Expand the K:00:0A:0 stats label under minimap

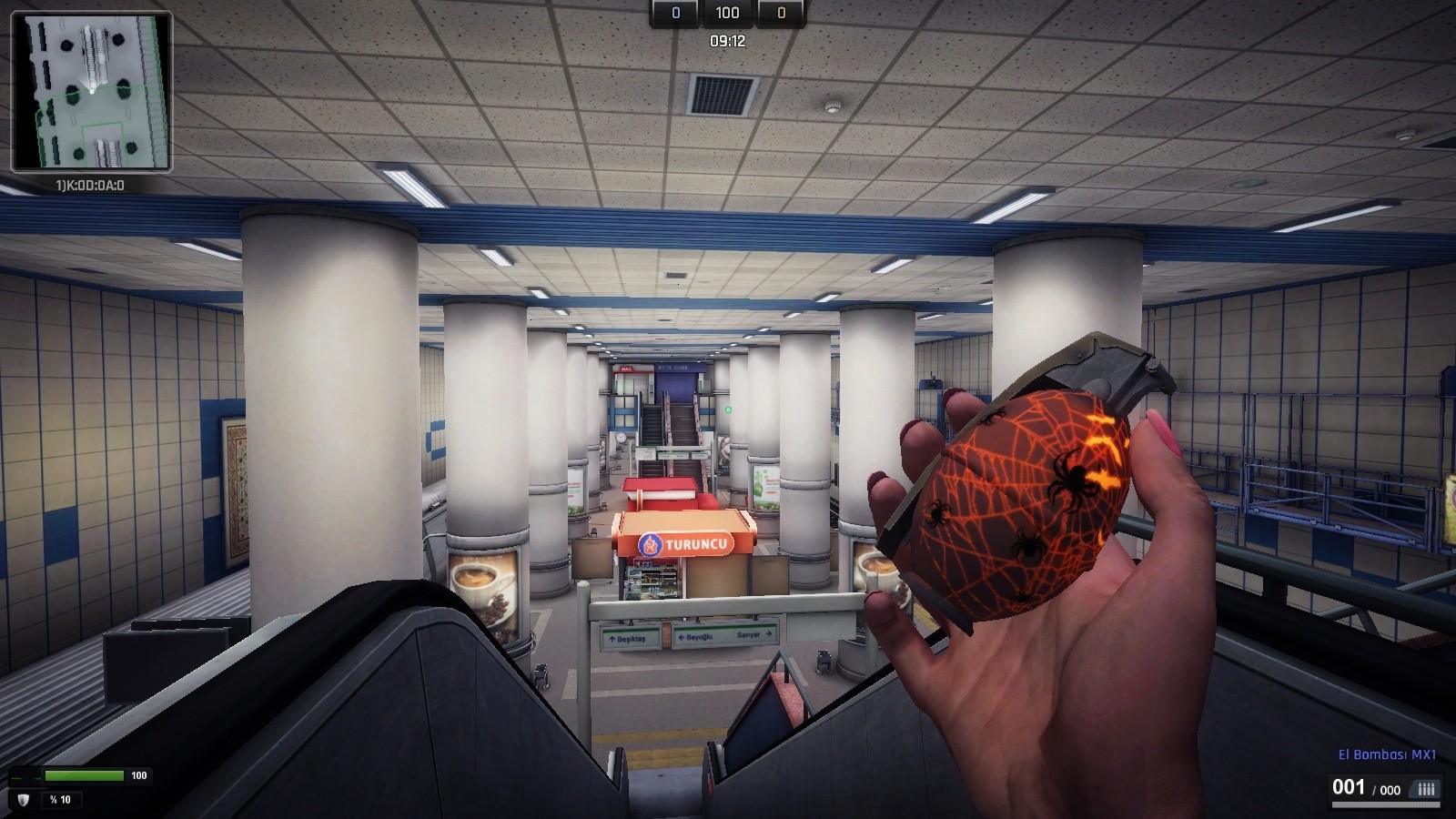(x=90, y=183)
